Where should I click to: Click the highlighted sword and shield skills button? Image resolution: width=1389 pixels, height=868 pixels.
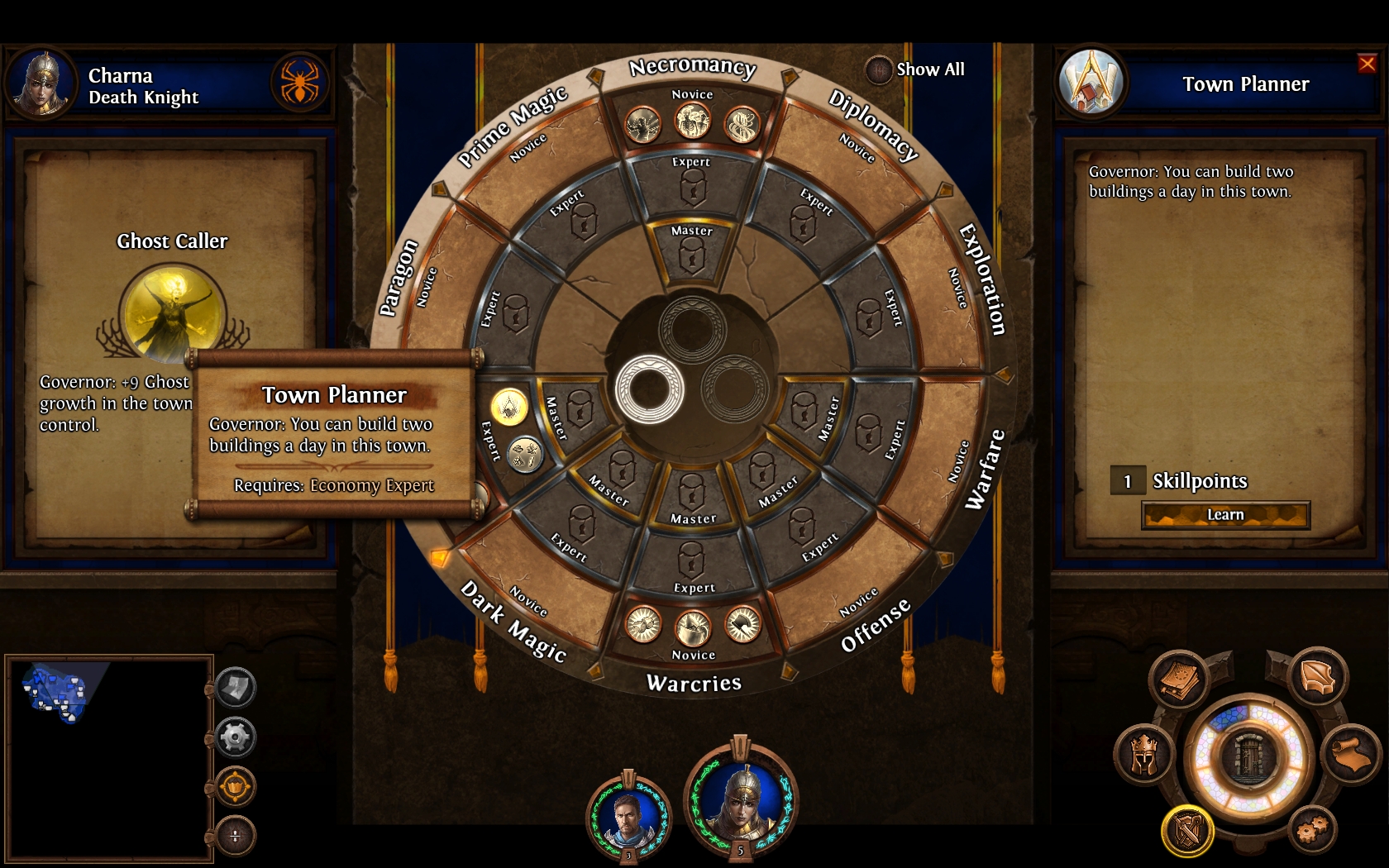tap(1188, 831)
